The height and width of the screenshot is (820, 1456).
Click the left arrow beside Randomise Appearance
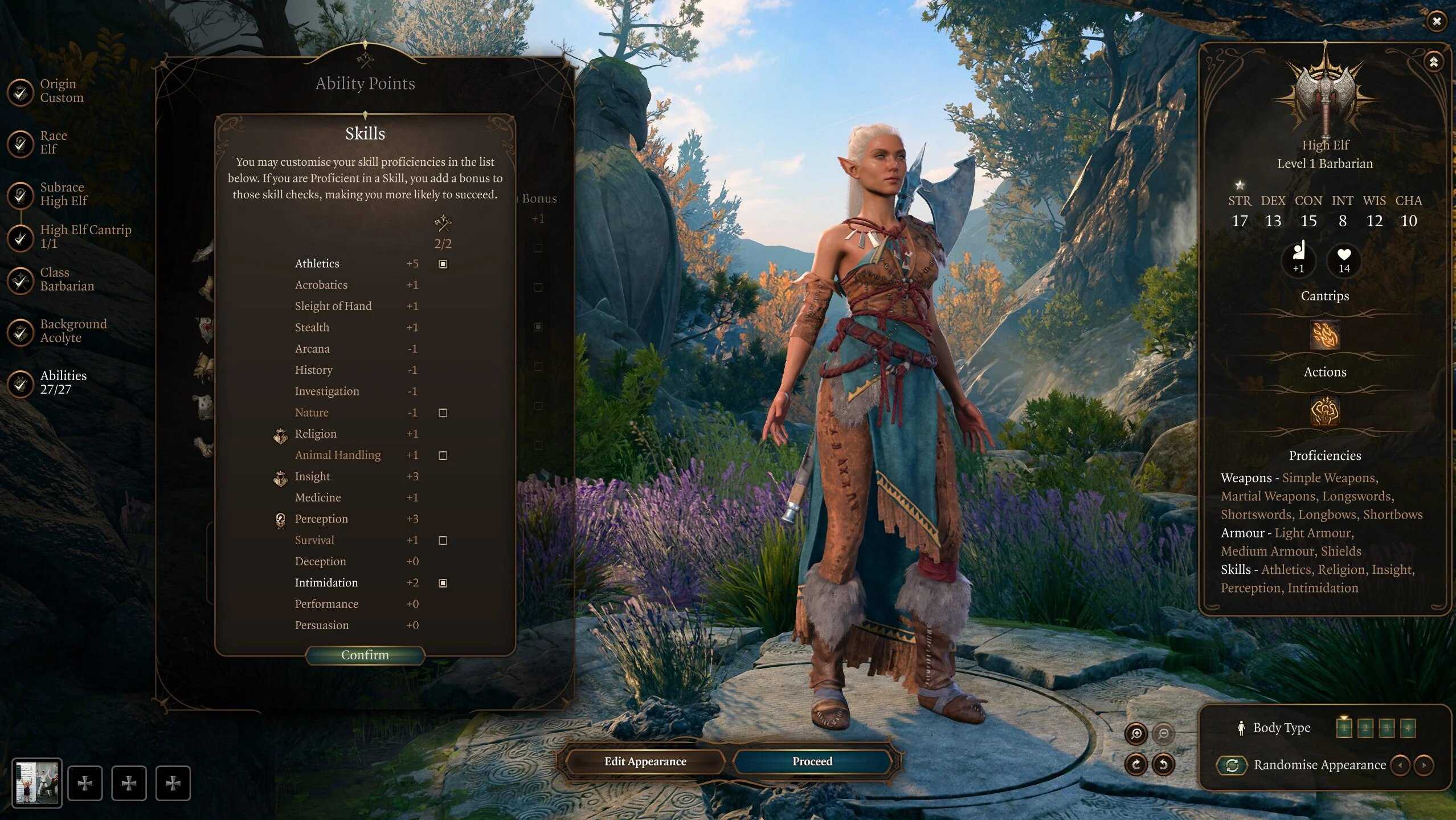1400,765
